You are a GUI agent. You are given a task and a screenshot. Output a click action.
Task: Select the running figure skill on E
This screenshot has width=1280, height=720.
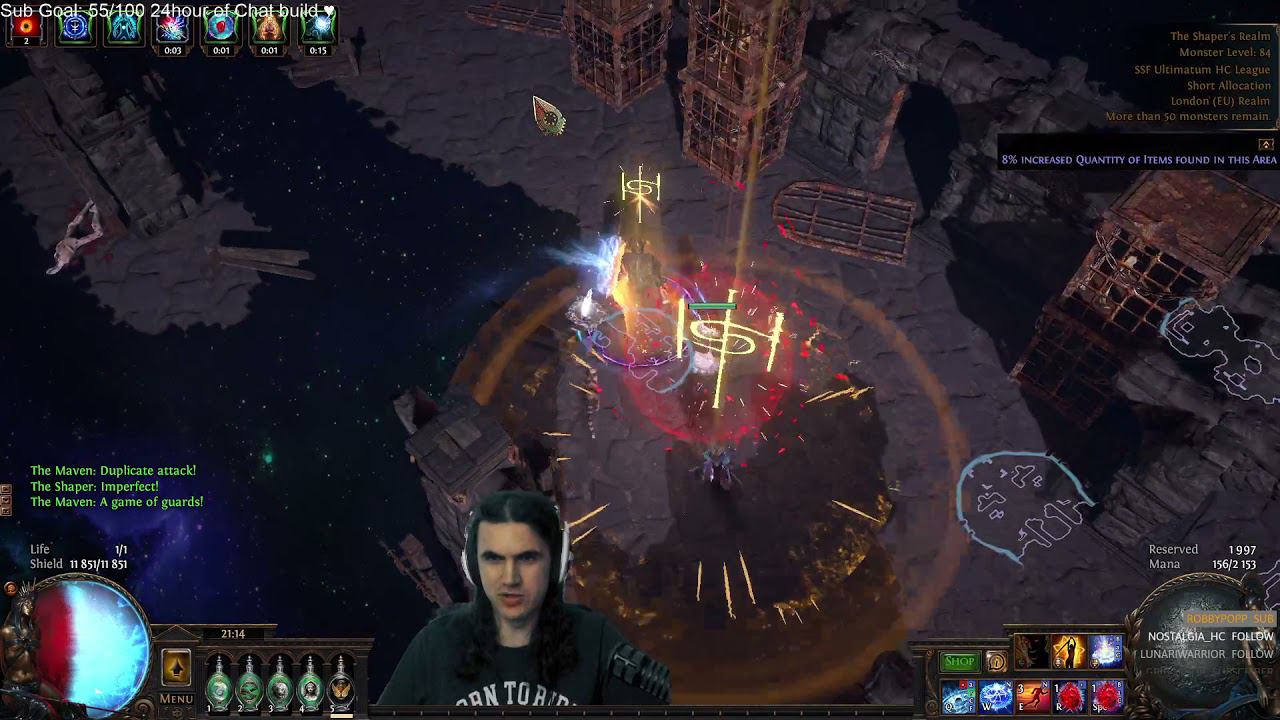[x=1033, y=697]
